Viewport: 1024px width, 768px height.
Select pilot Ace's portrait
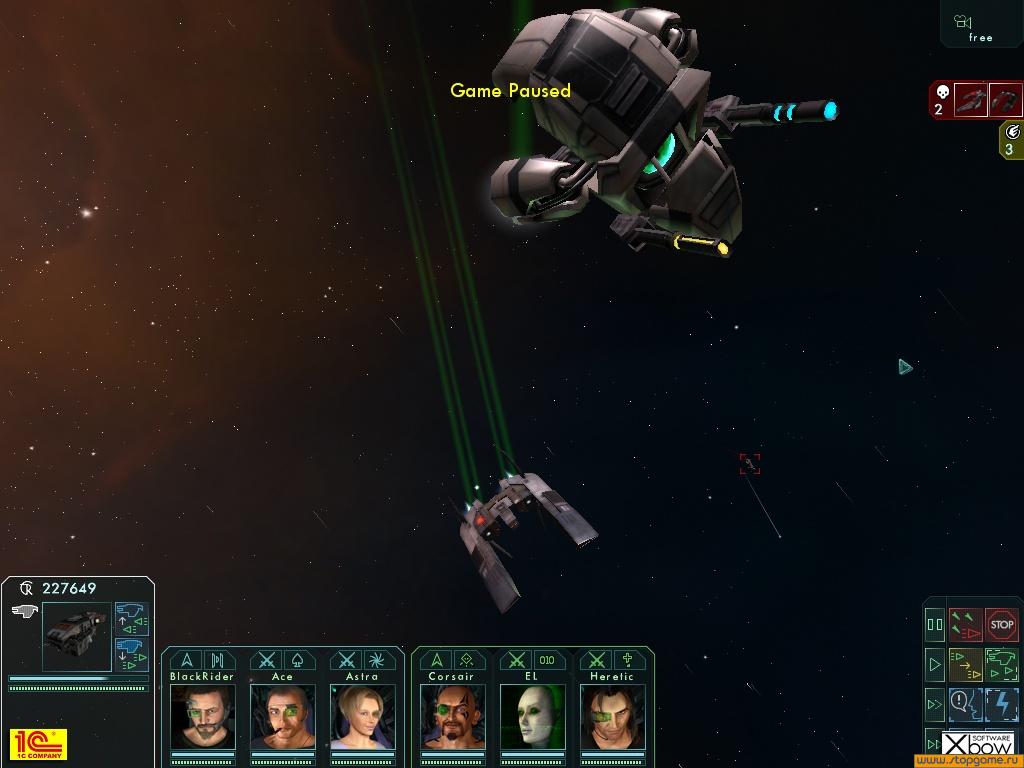click(x=283, y=716)
